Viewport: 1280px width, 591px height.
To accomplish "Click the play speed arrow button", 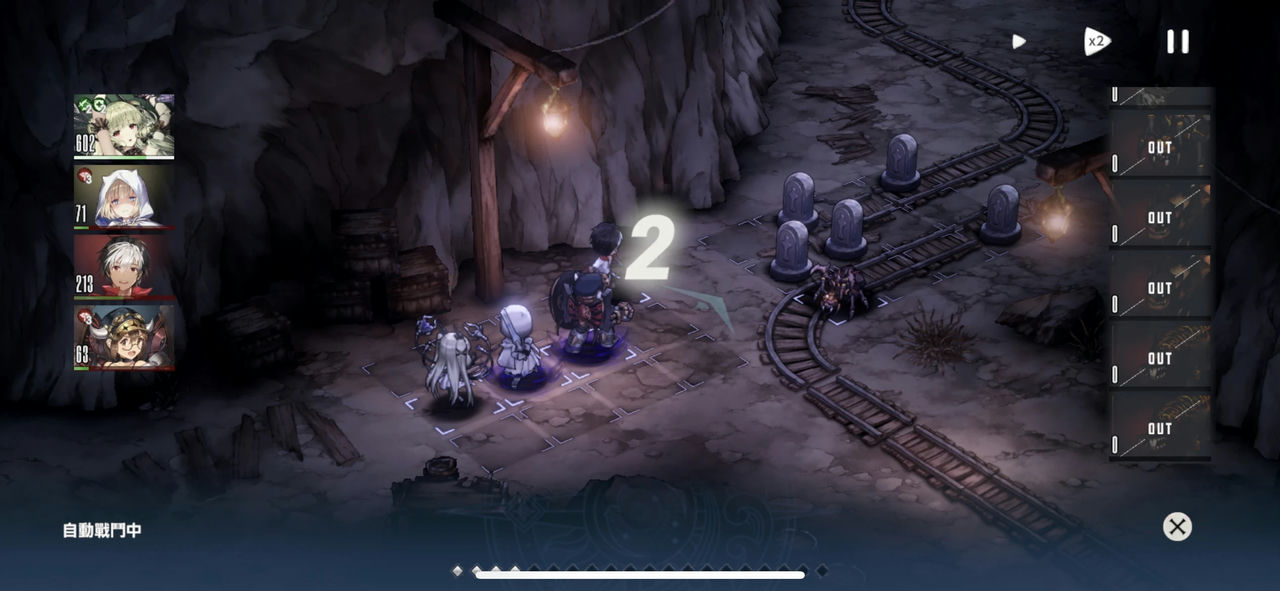I will pos(1018,41).
